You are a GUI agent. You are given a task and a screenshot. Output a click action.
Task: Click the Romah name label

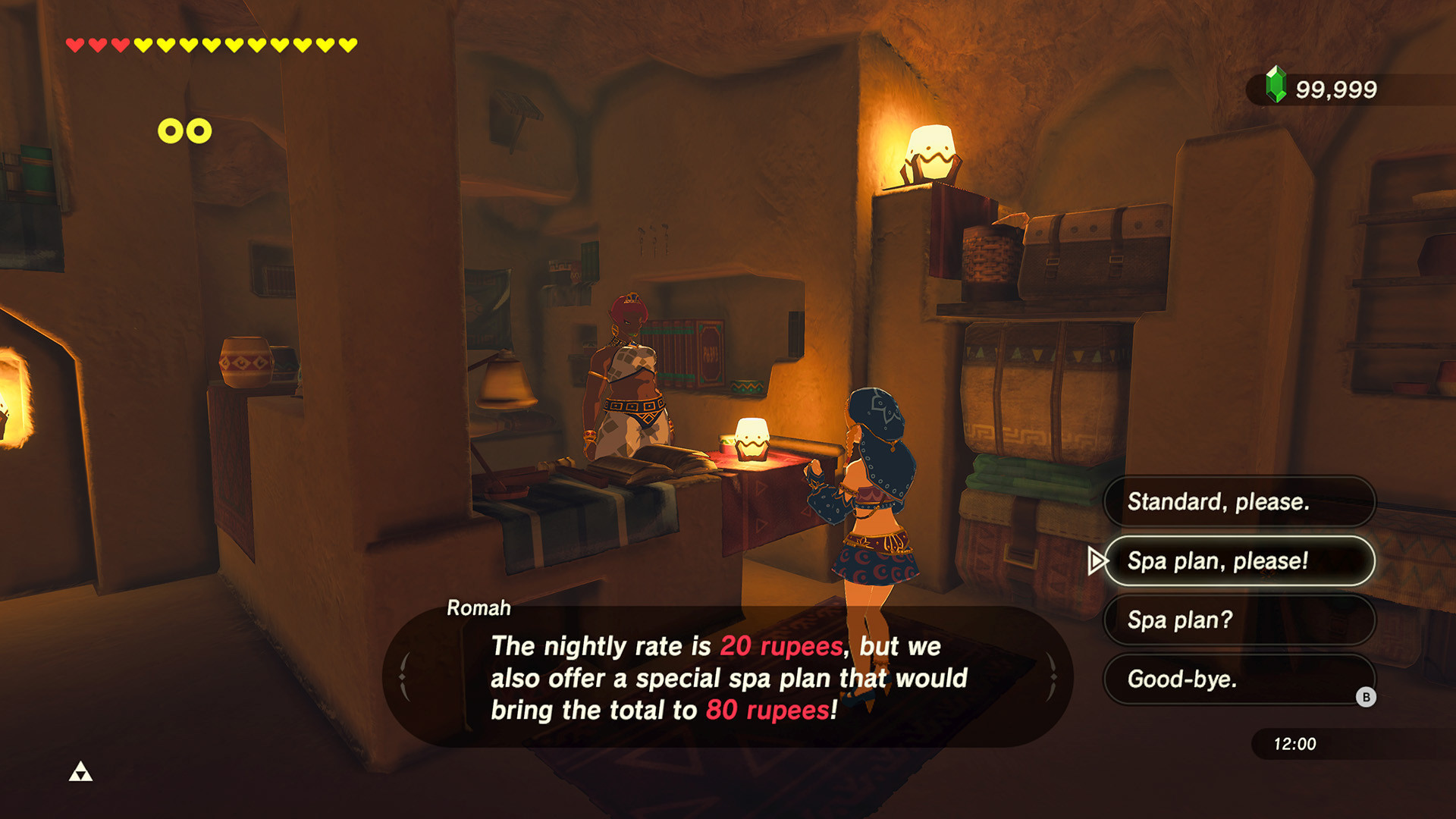(478, 608)
